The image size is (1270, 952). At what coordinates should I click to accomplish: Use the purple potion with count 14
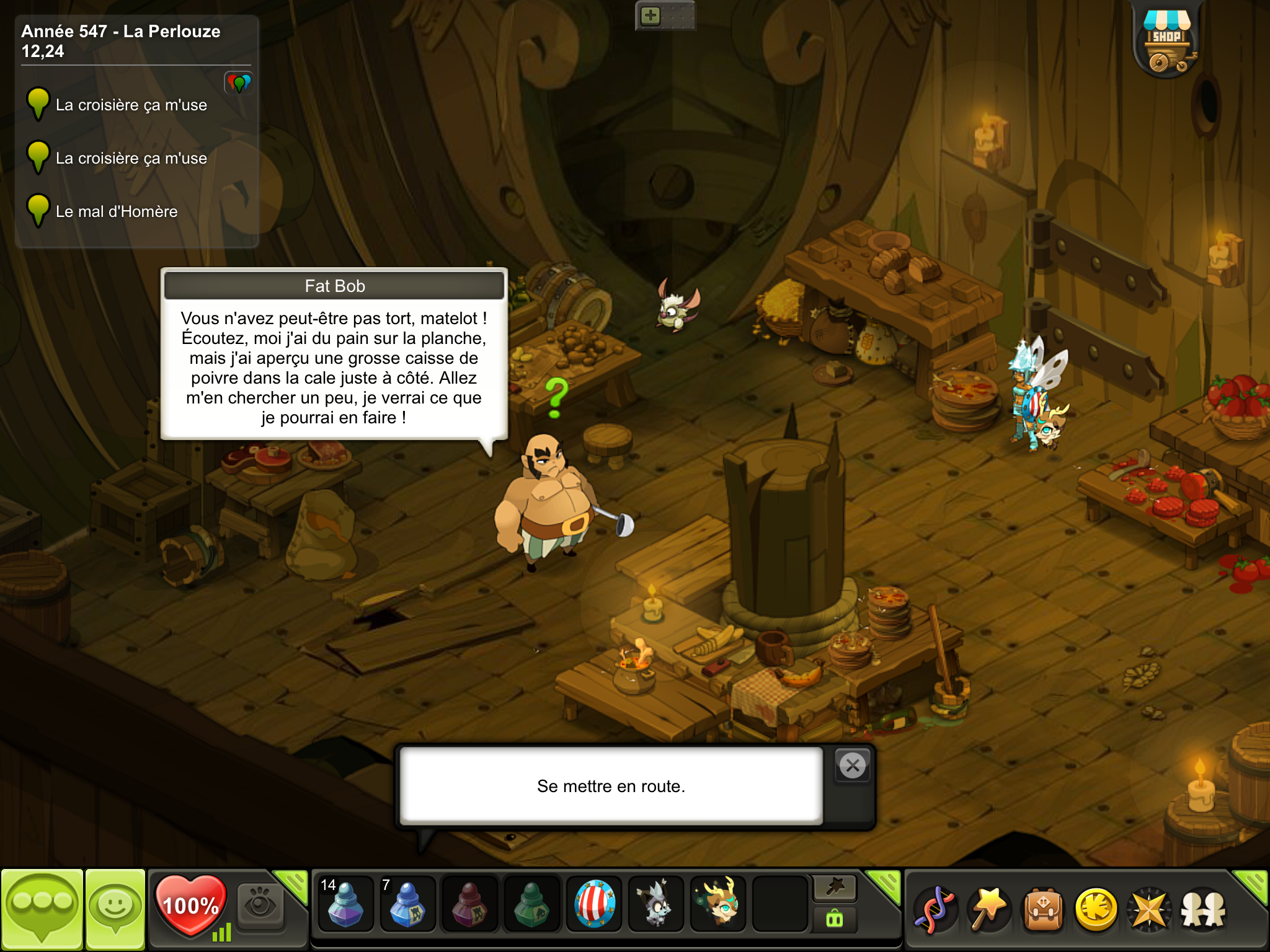tap(345, 904)
